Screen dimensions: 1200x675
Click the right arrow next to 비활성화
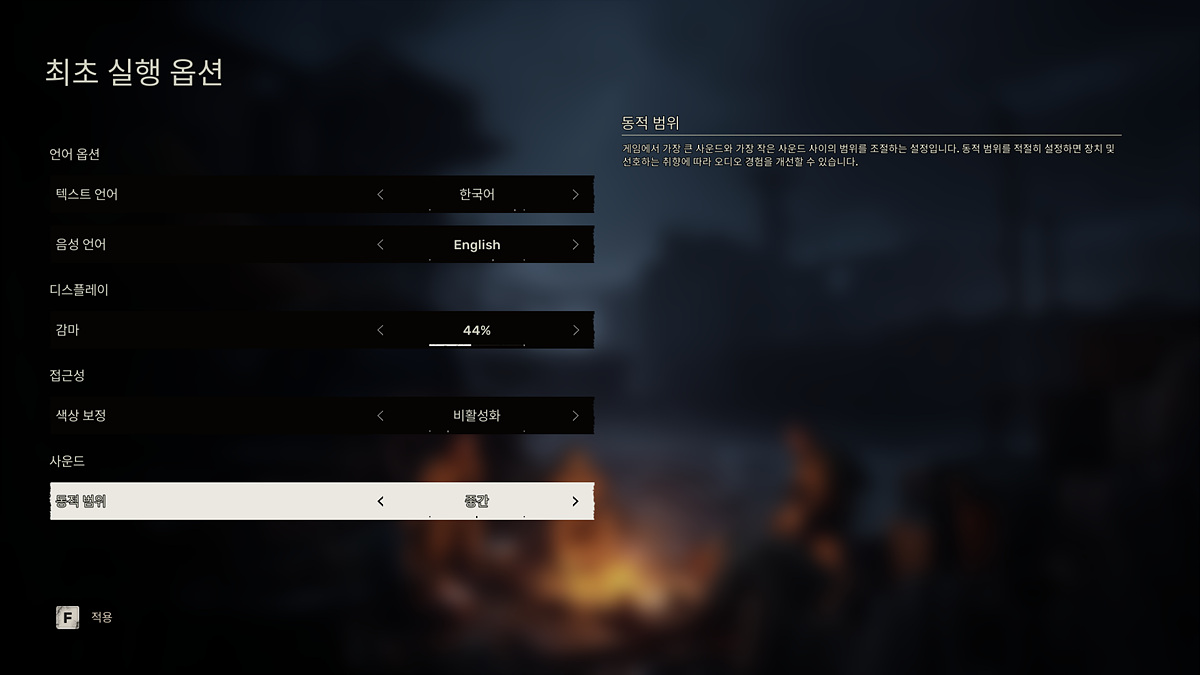tap(575, 415)
